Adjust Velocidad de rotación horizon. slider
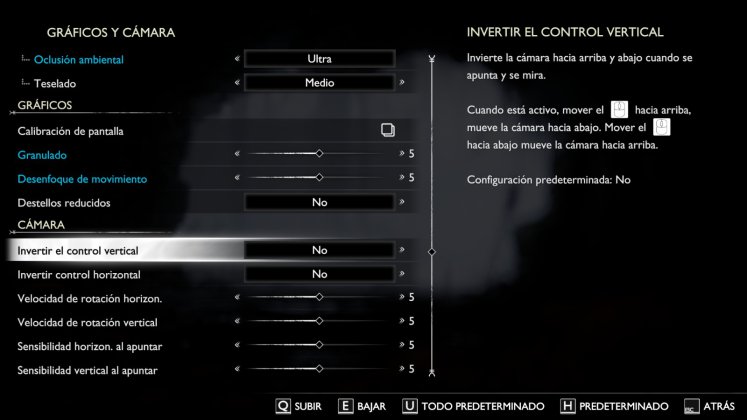 pos(319,297)
